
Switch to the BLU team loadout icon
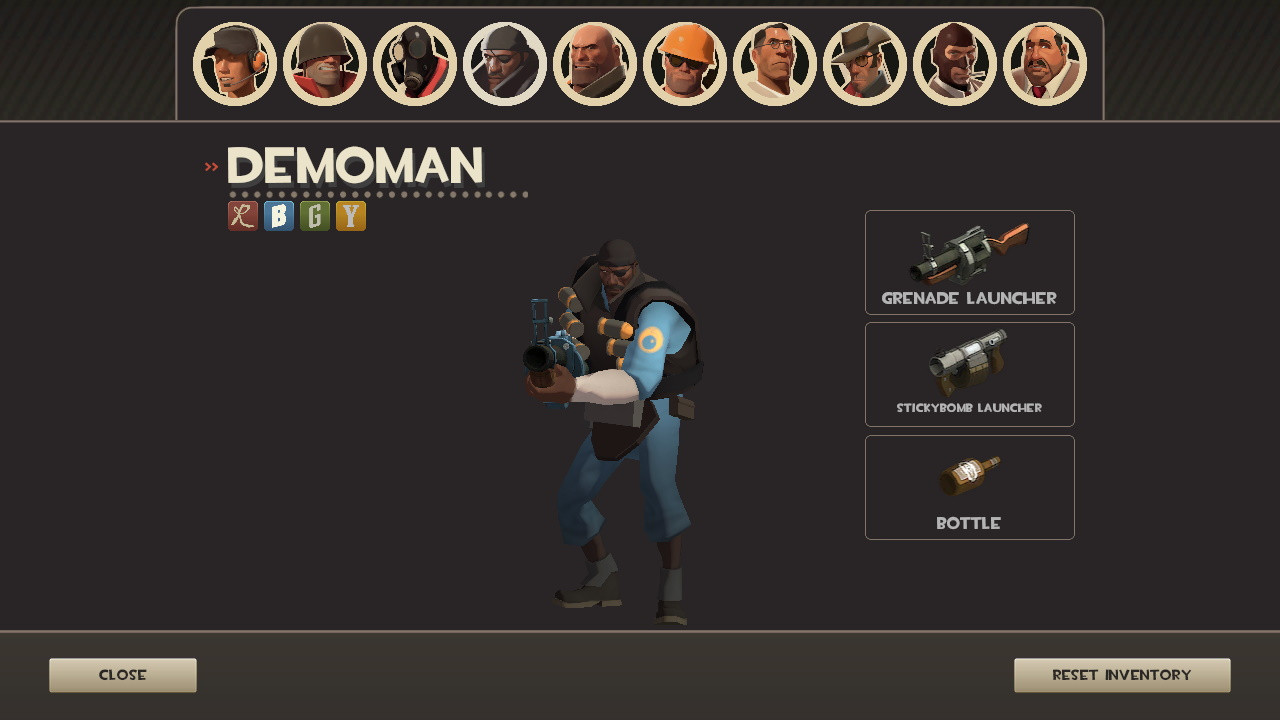point(277,215)
